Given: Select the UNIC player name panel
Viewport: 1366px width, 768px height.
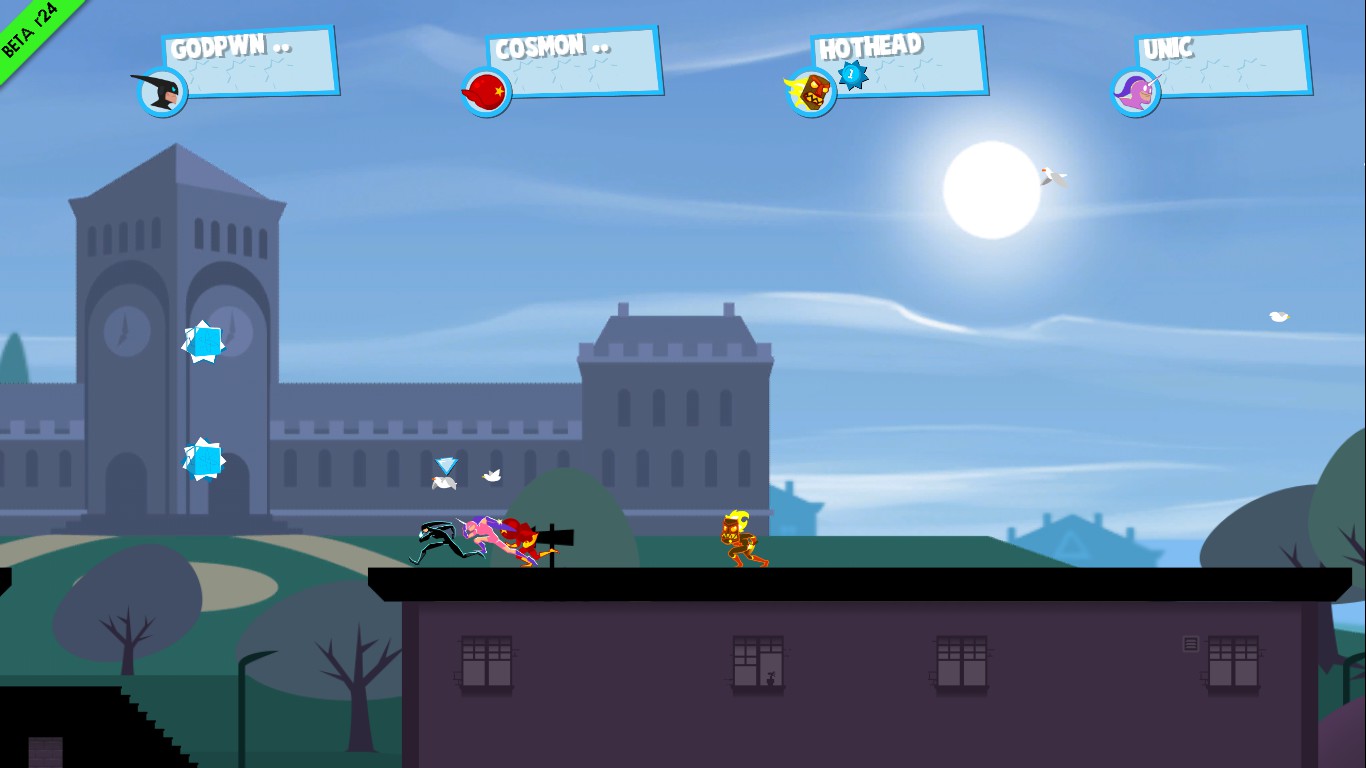Looking at the screenshot, I should (1224, 62).
